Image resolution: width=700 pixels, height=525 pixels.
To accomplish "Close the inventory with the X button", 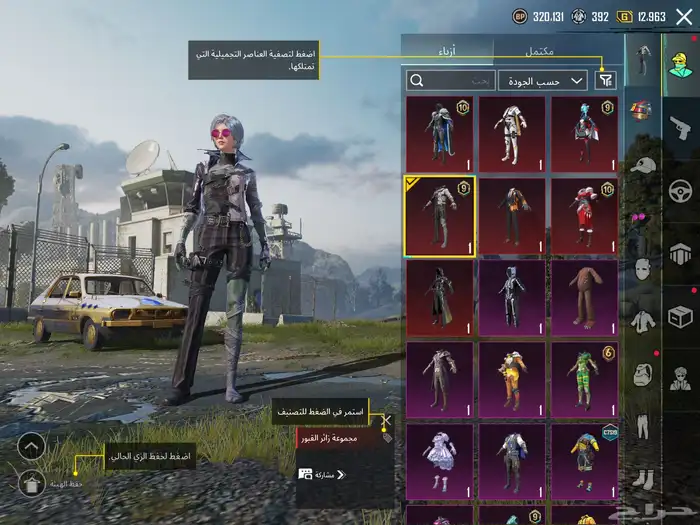I will [683, 16].
